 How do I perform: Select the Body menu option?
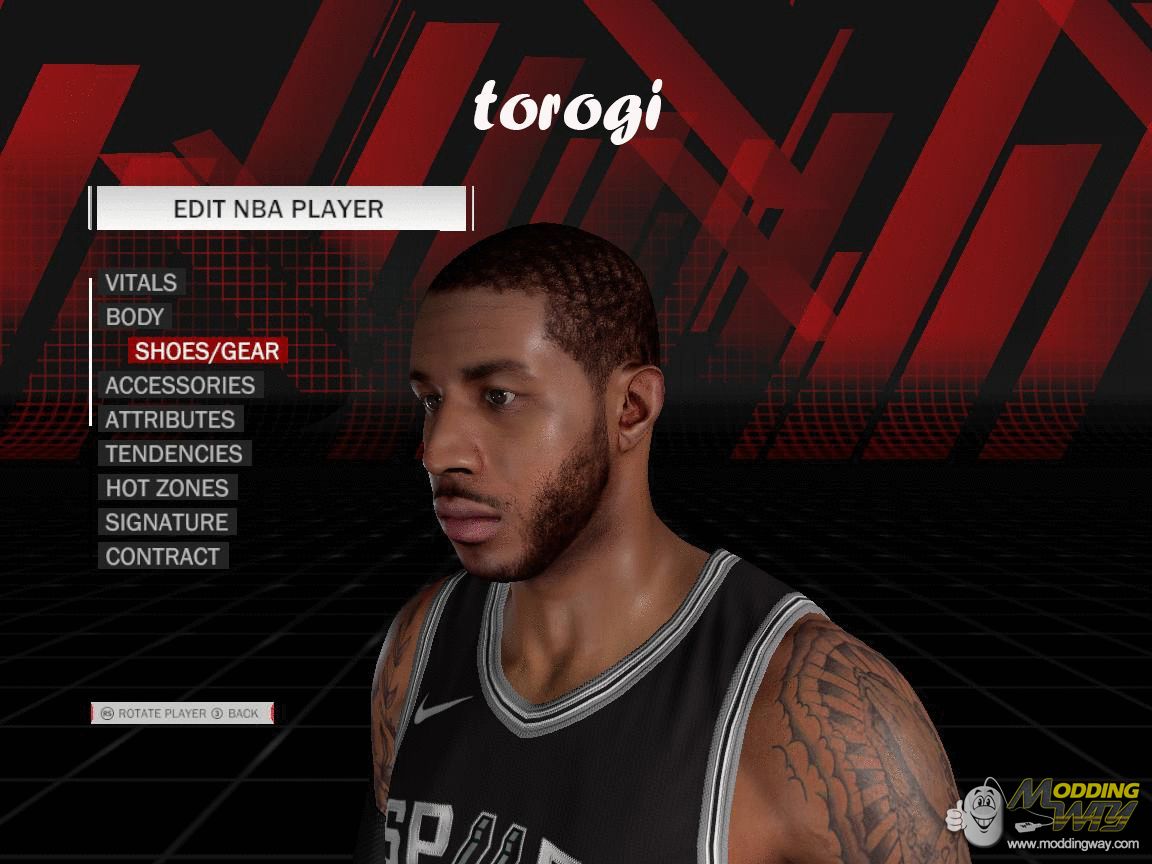[x=135, y=317]
